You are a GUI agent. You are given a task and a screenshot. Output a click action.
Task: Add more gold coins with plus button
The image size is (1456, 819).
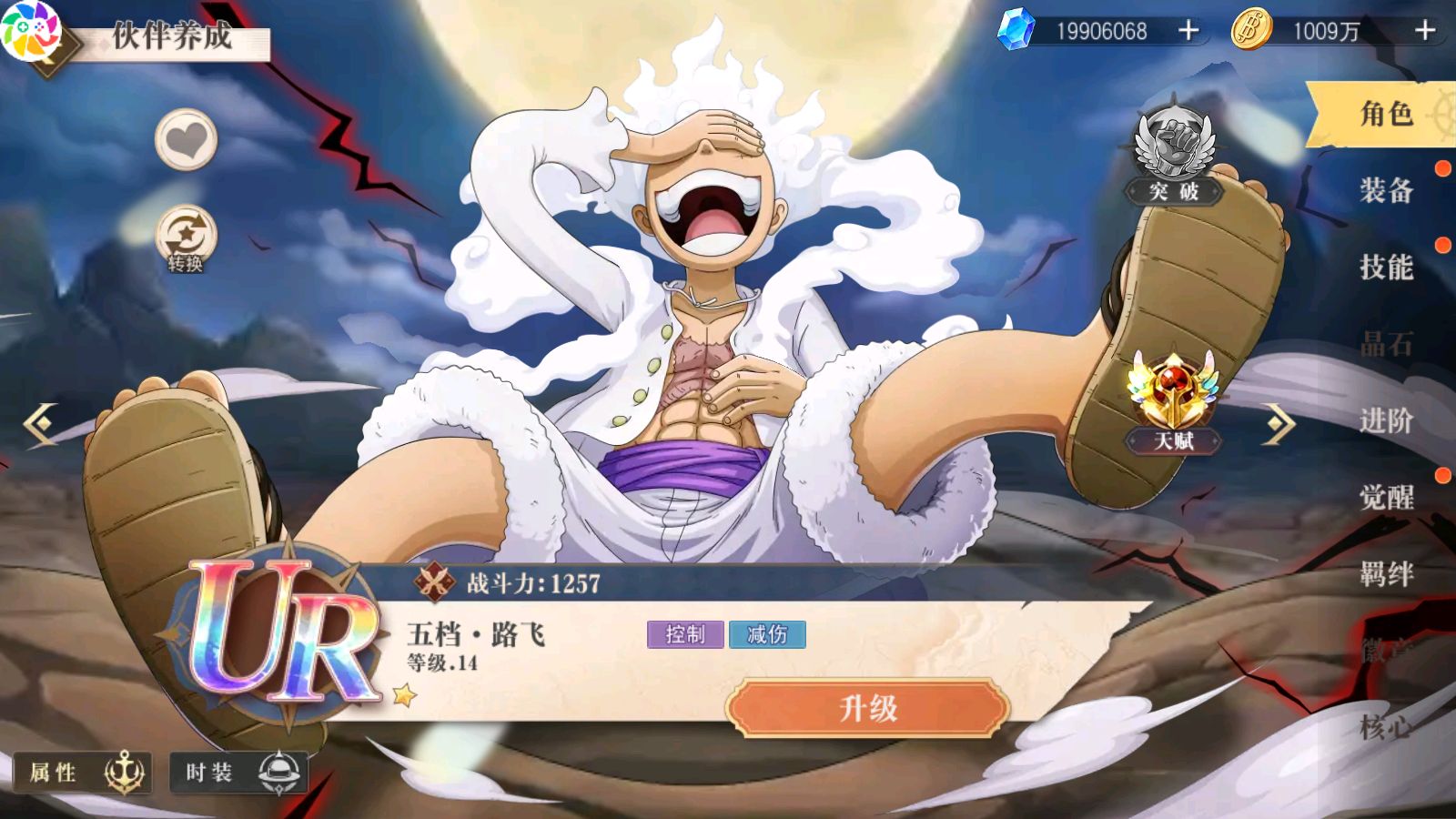tap(1424, 31)
